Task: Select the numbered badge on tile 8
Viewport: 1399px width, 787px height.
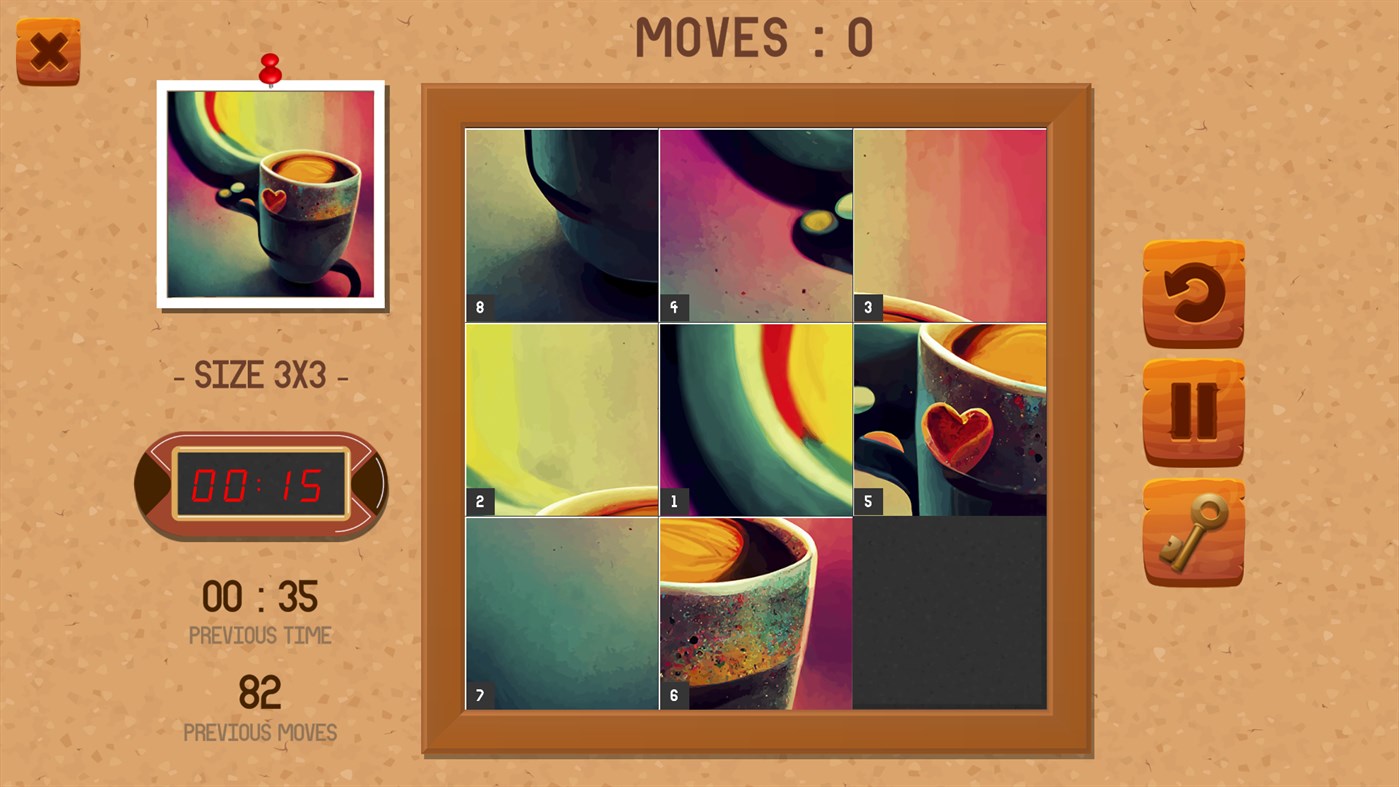Action: [478, 308]
